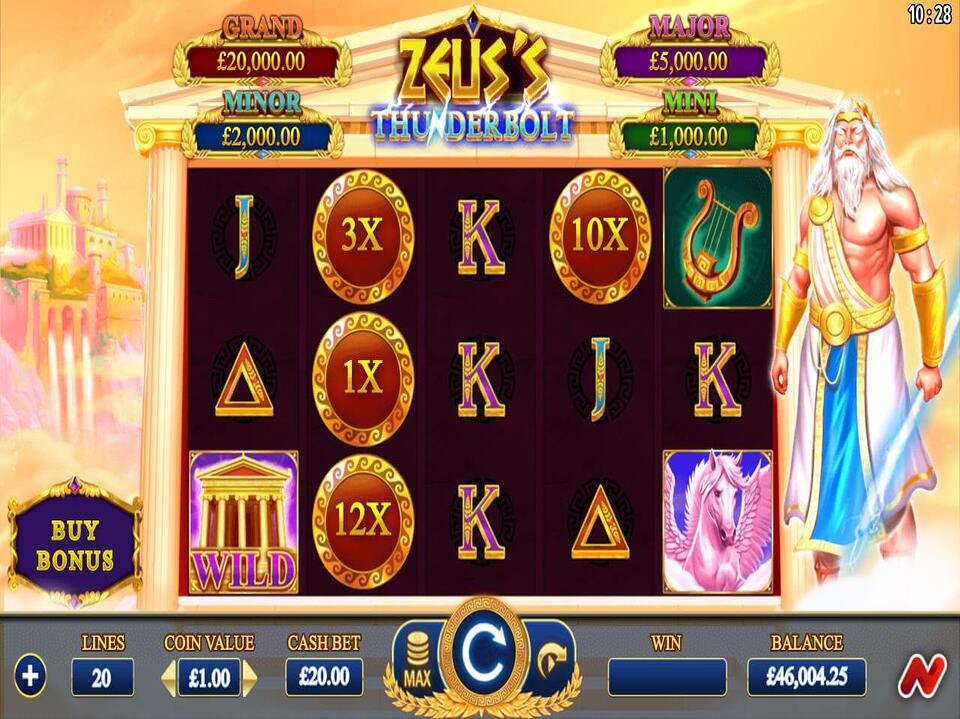Viewport: 960px width, 719px height.
Task: Decrease the coin value with the left arrow
Action: click(x=169, y=678)
